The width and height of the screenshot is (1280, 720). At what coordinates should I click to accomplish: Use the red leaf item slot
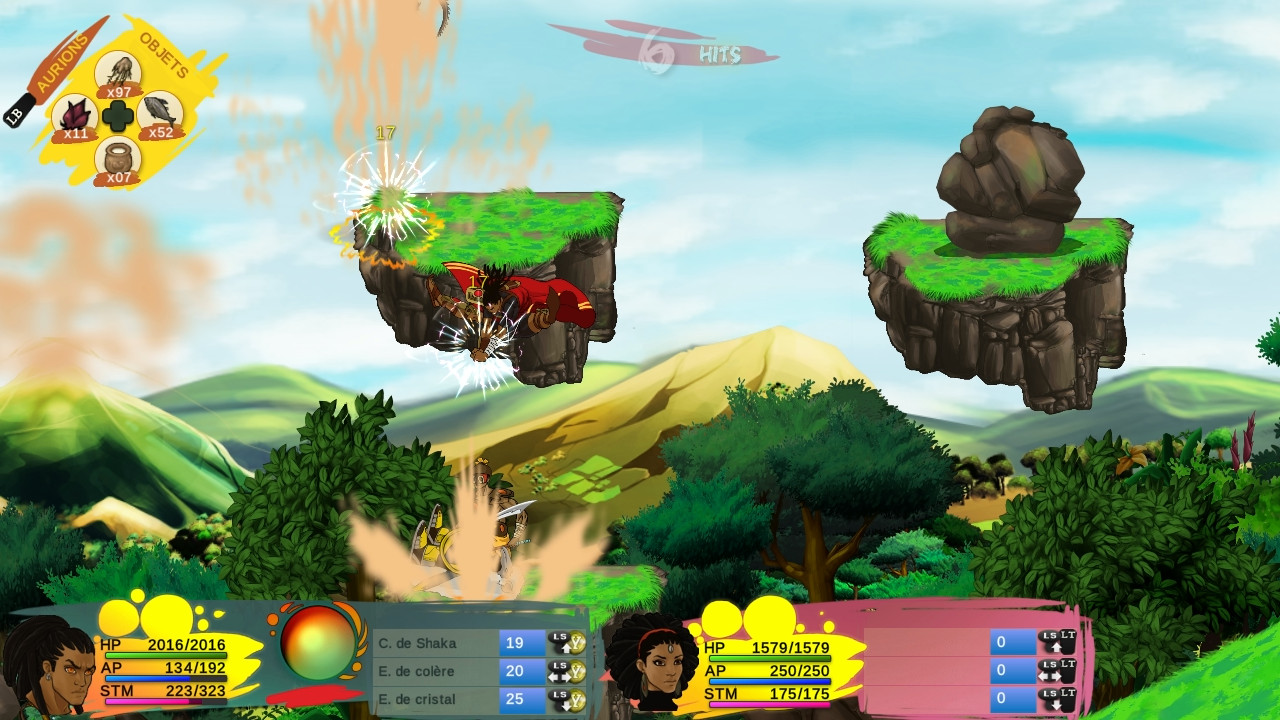click(75, 115)
